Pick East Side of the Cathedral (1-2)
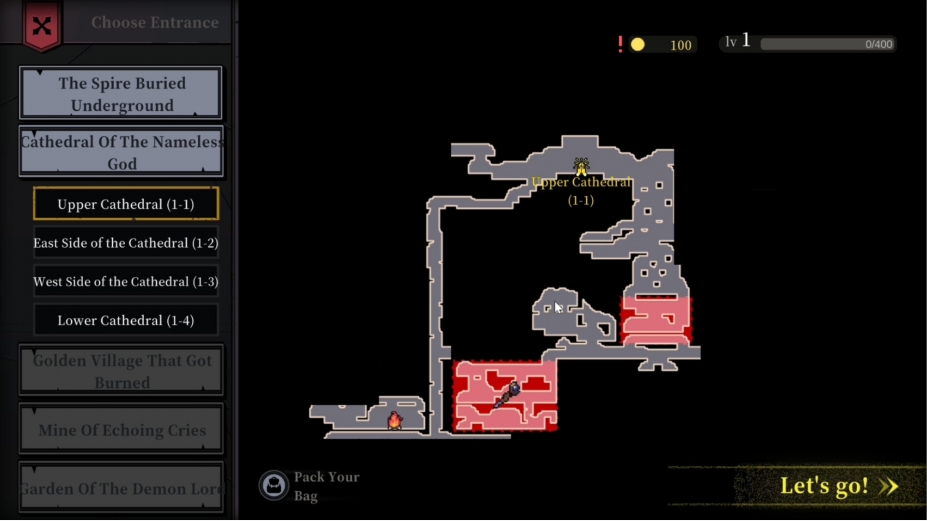Viewport: 927px width, 521px height. [125, 243]
